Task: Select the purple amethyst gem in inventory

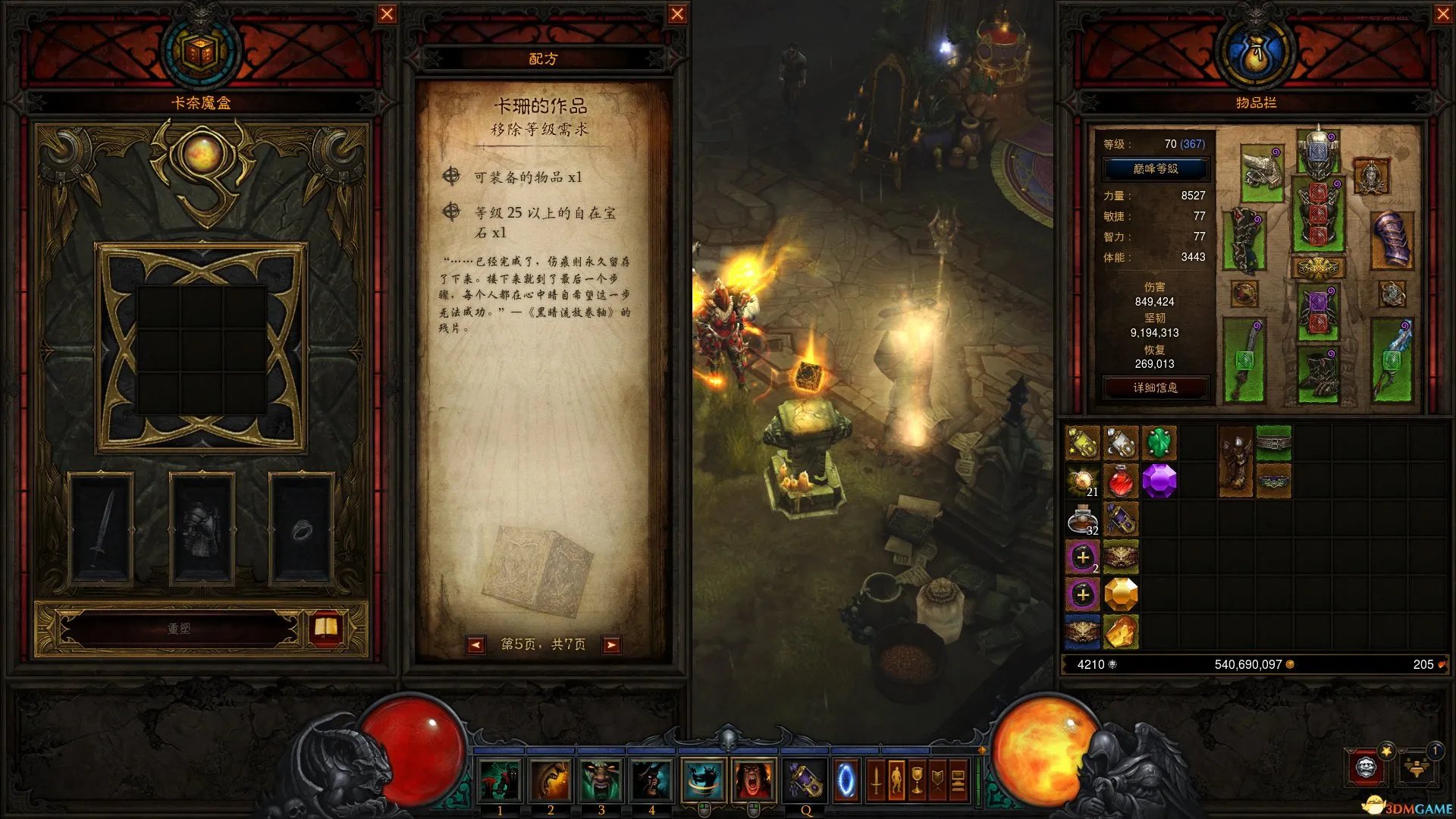Action: pos(1159,481)
